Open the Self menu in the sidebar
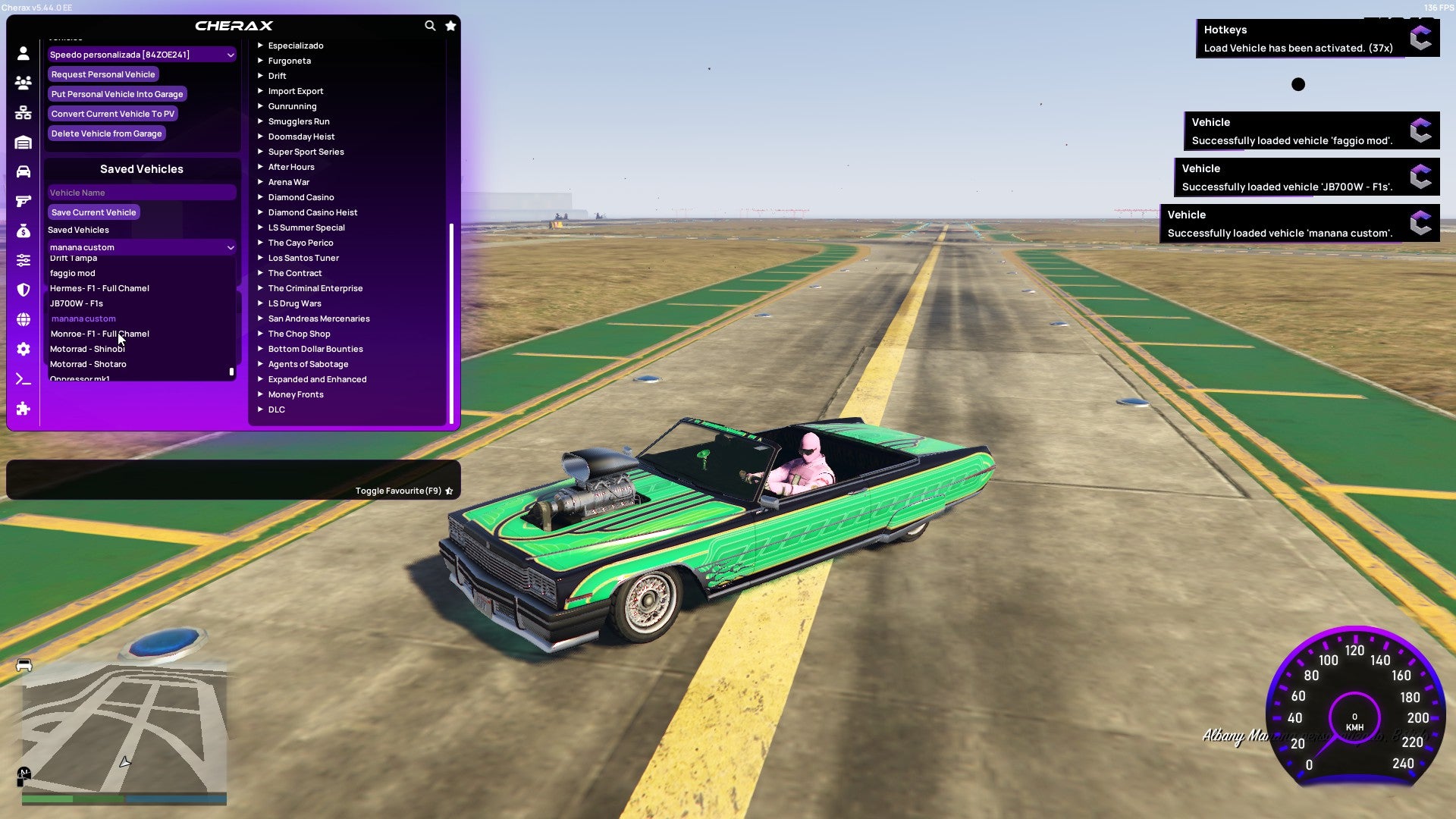This screenshot has width=1456, height=819. pyautogui.click(x=23, y=54)
